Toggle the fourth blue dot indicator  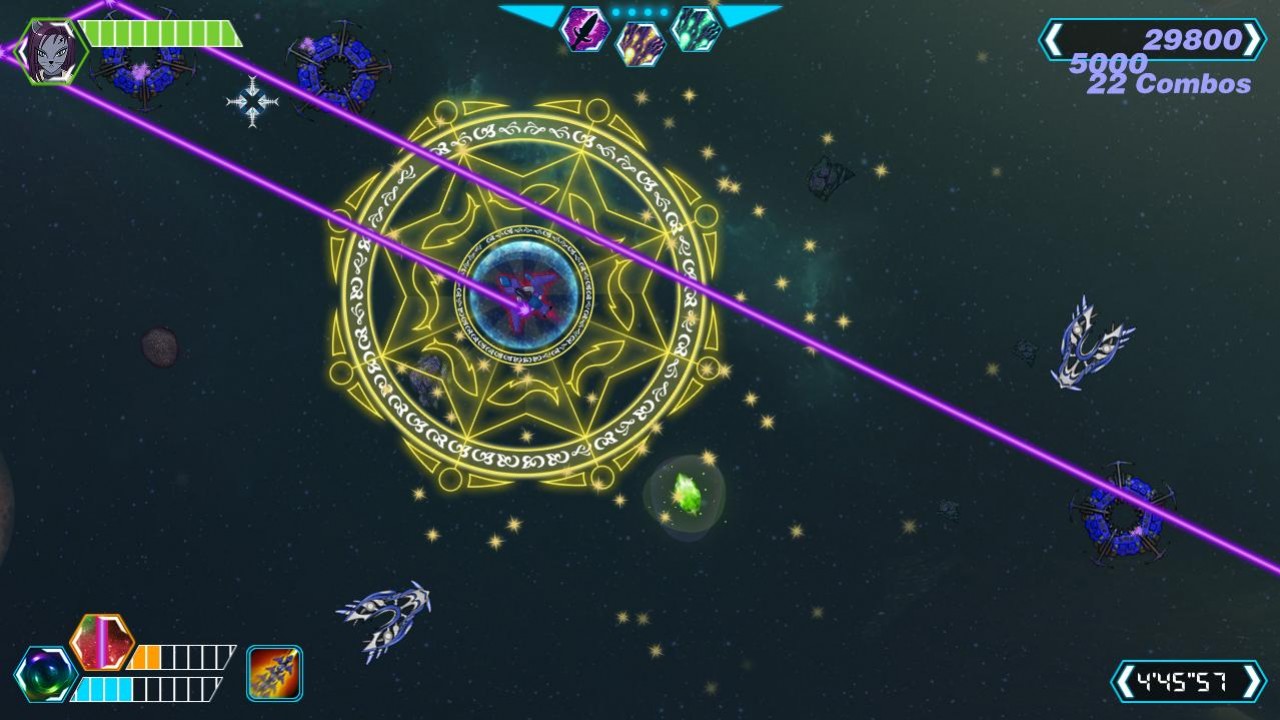click(663, 12)
